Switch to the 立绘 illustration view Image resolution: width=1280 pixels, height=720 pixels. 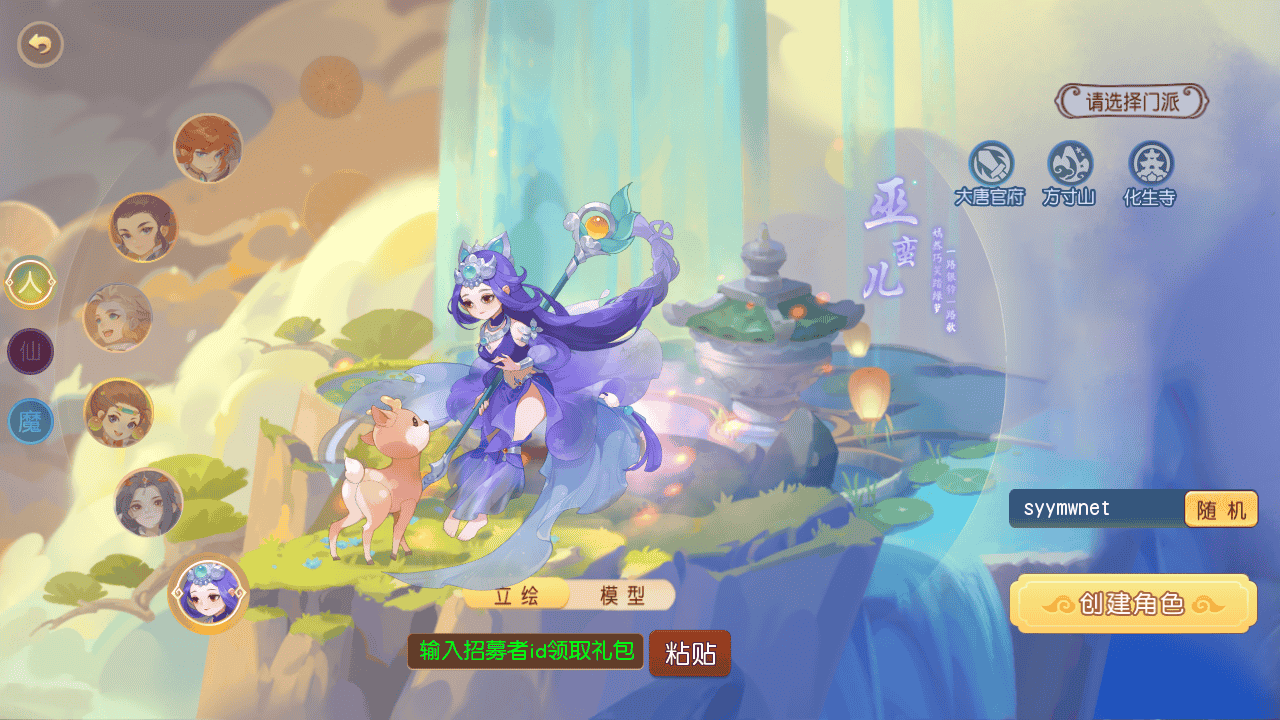(x=517, y=596)
